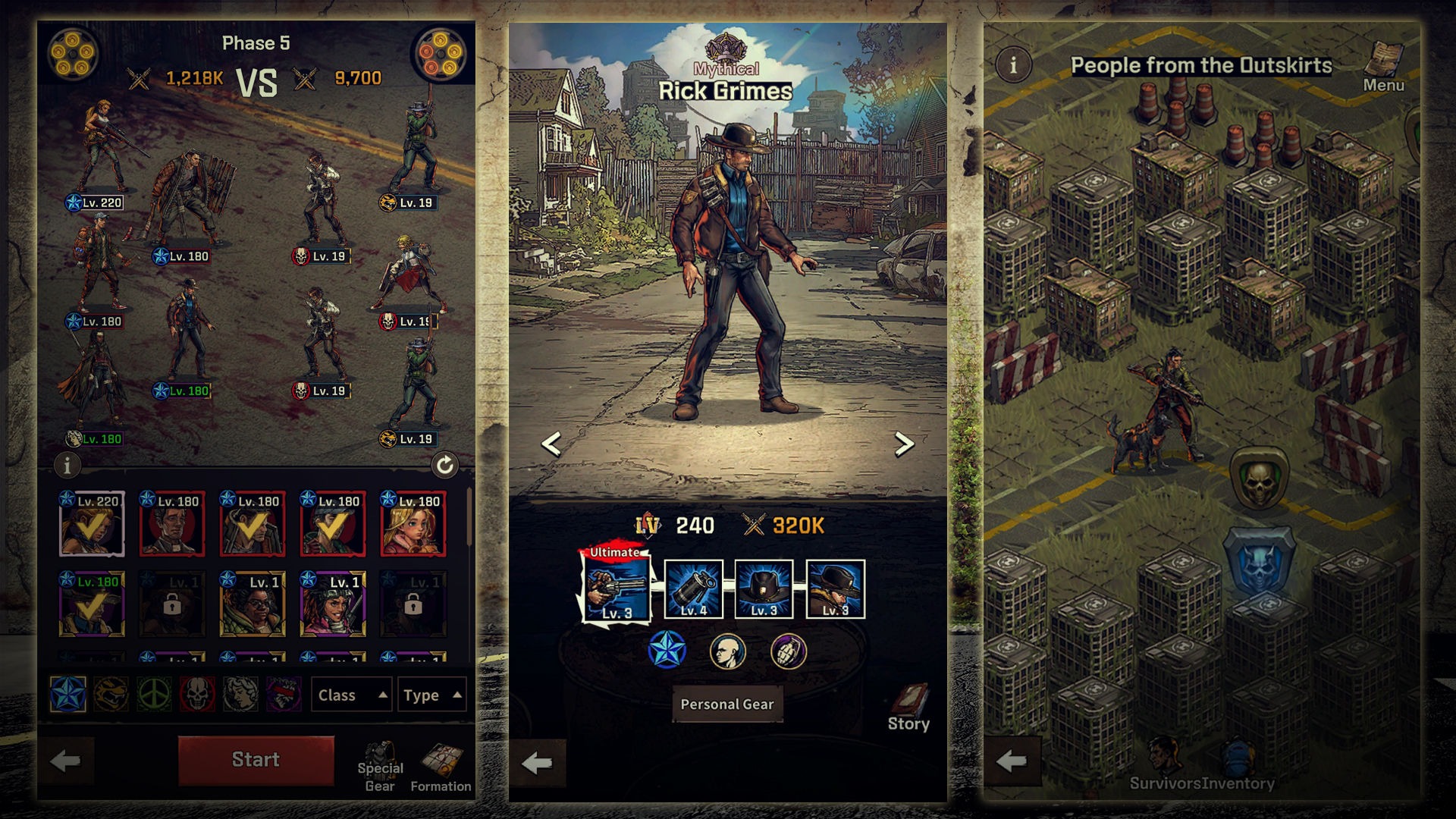Viewport: 1456px width, 819px height.
Task: Open the Type filter dropdown
Action: click(431, 695)
